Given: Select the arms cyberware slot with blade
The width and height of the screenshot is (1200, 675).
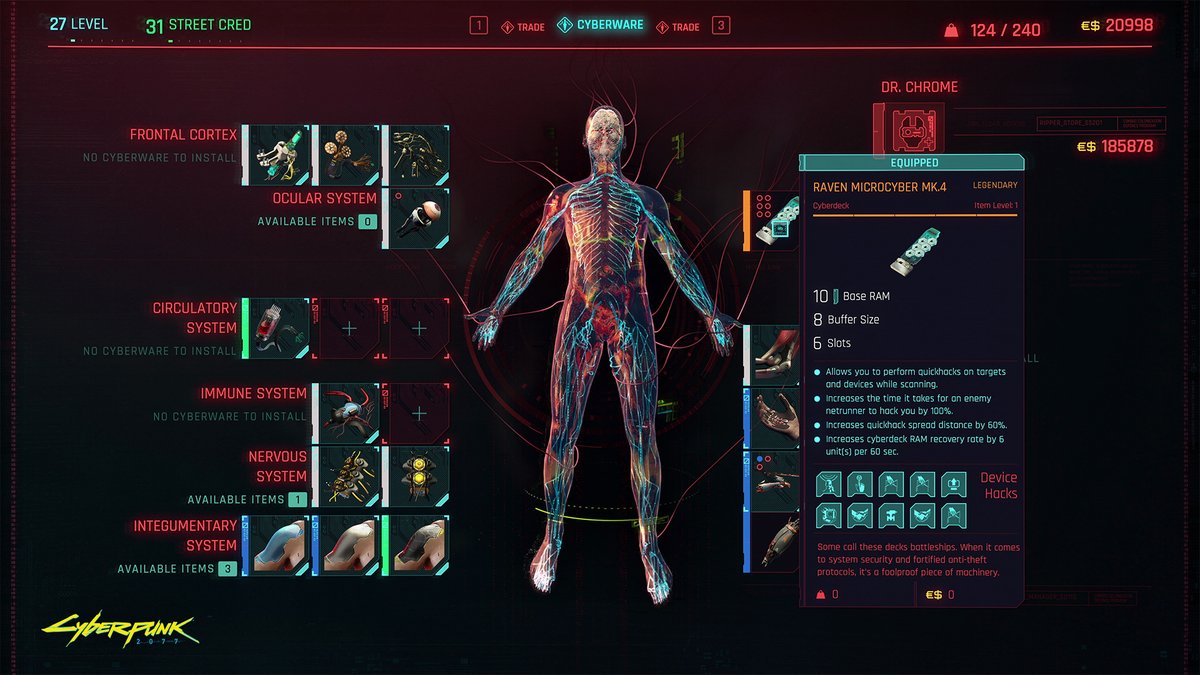Looking at the screenshot, I should click(772, 479).
